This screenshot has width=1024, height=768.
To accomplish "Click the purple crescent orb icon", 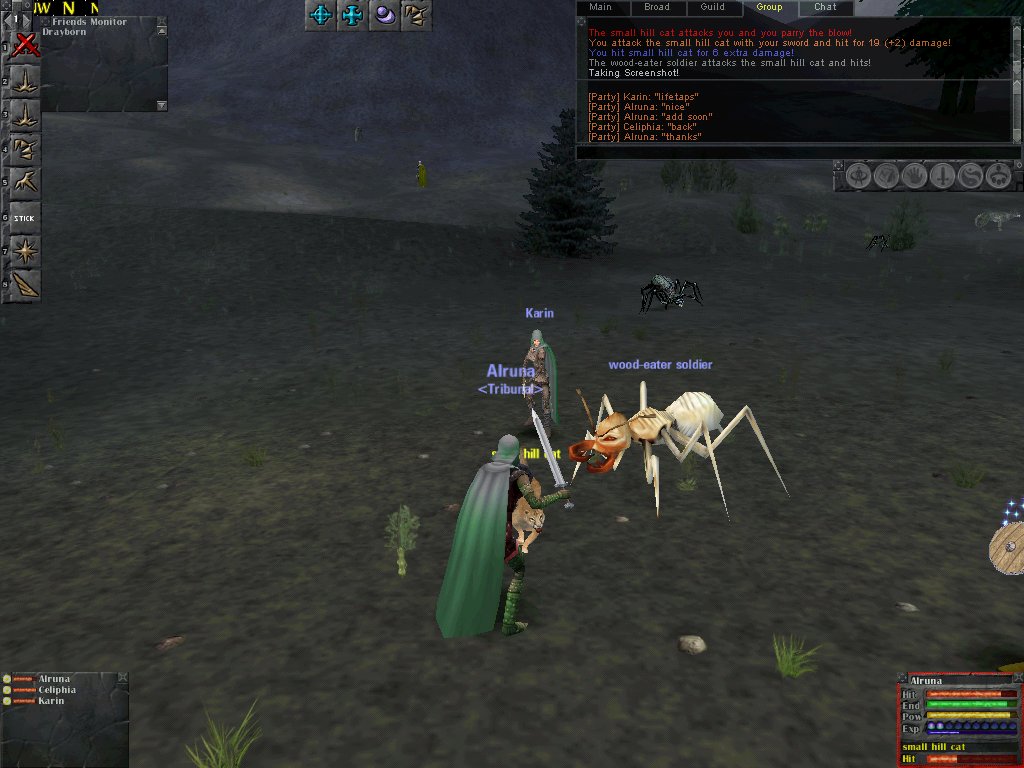I will pos(384,15).
